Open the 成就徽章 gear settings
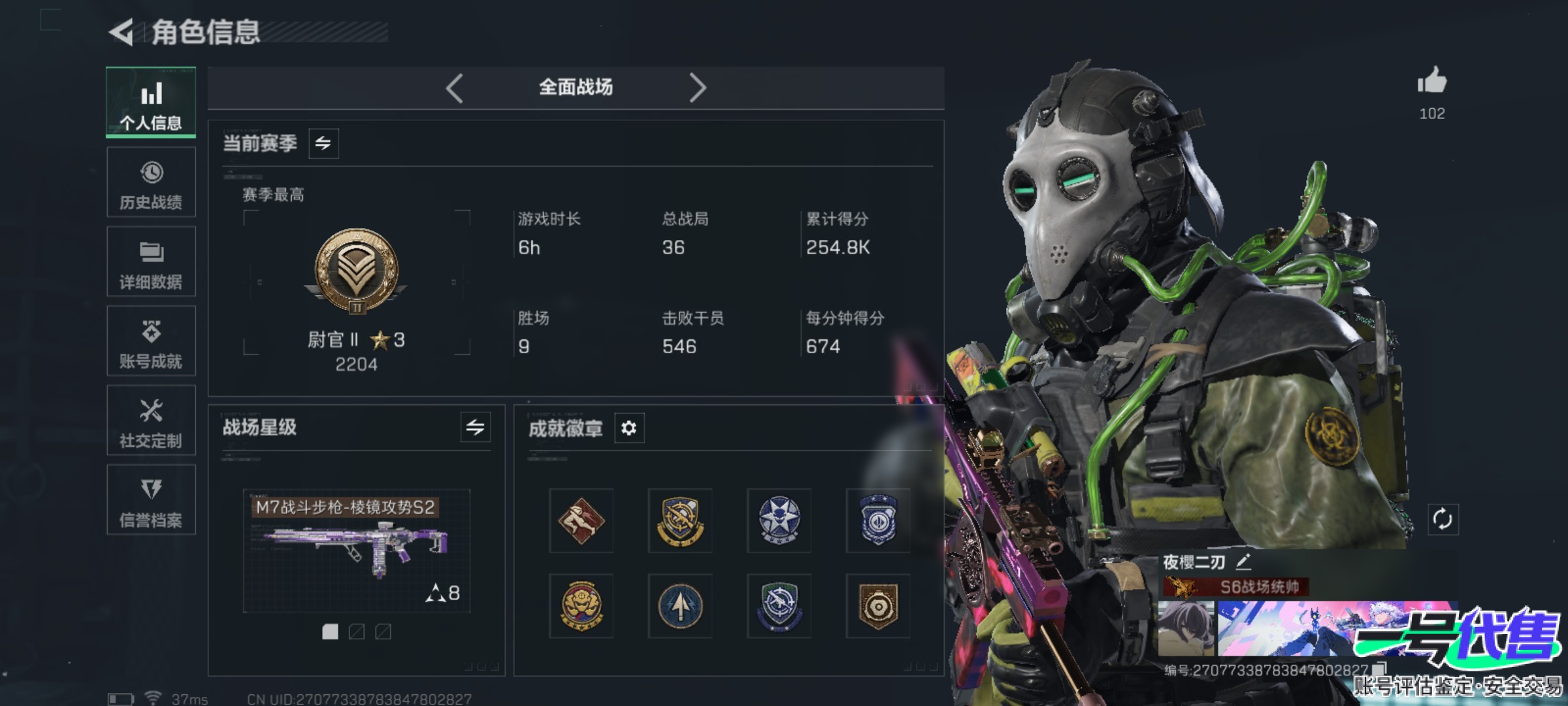The image size is (1568, 706). pos(629,428)
